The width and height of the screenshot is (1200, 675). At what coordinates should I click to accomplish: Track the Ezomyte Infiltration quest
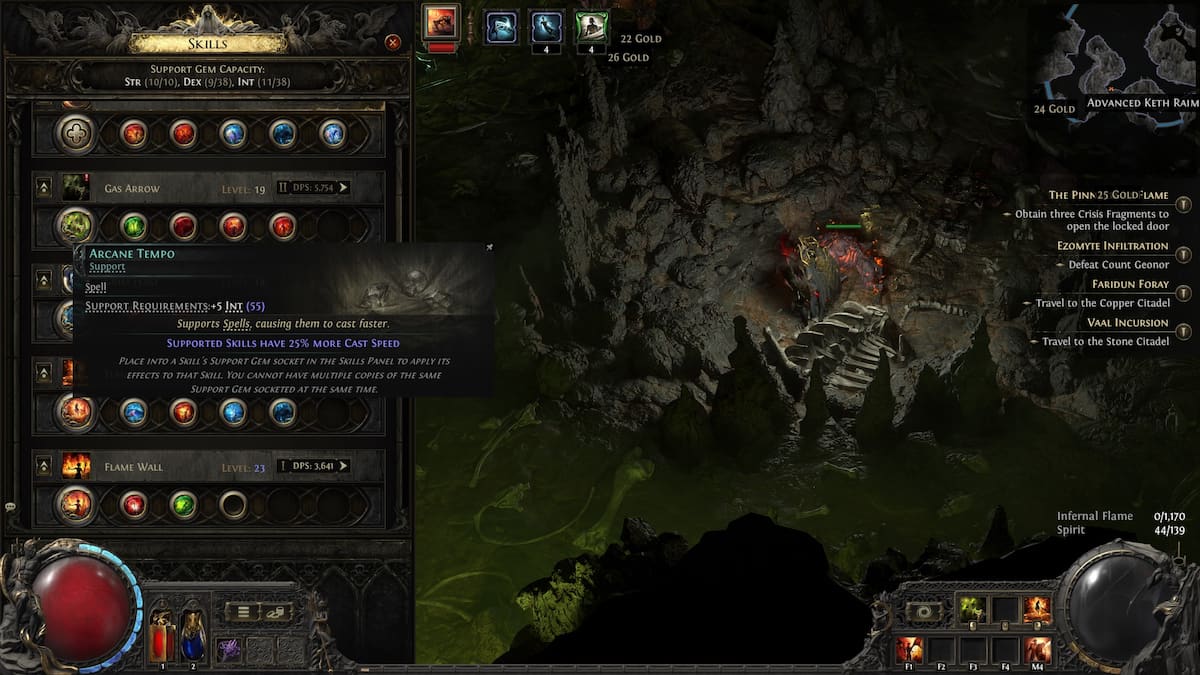pyautogui.click(x=1184, y=254)
